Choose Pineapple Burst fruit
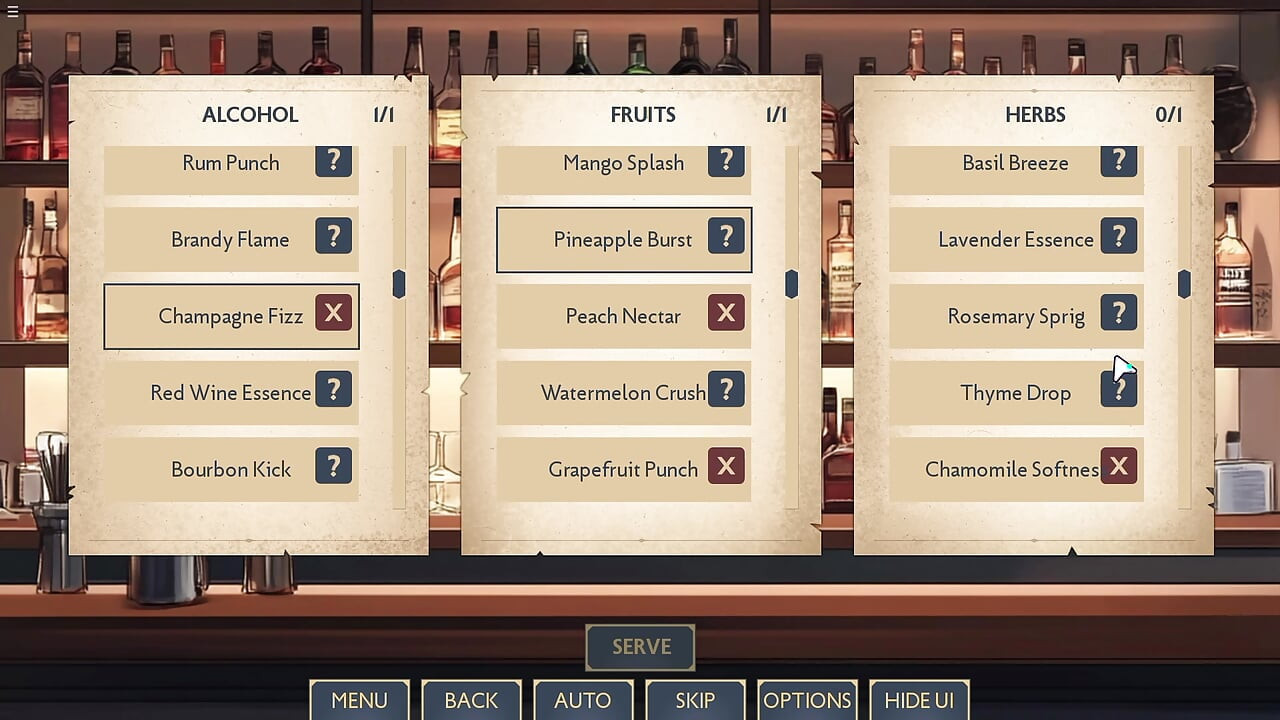Screen dimensions: 1280x720 [x=622, y=240]
